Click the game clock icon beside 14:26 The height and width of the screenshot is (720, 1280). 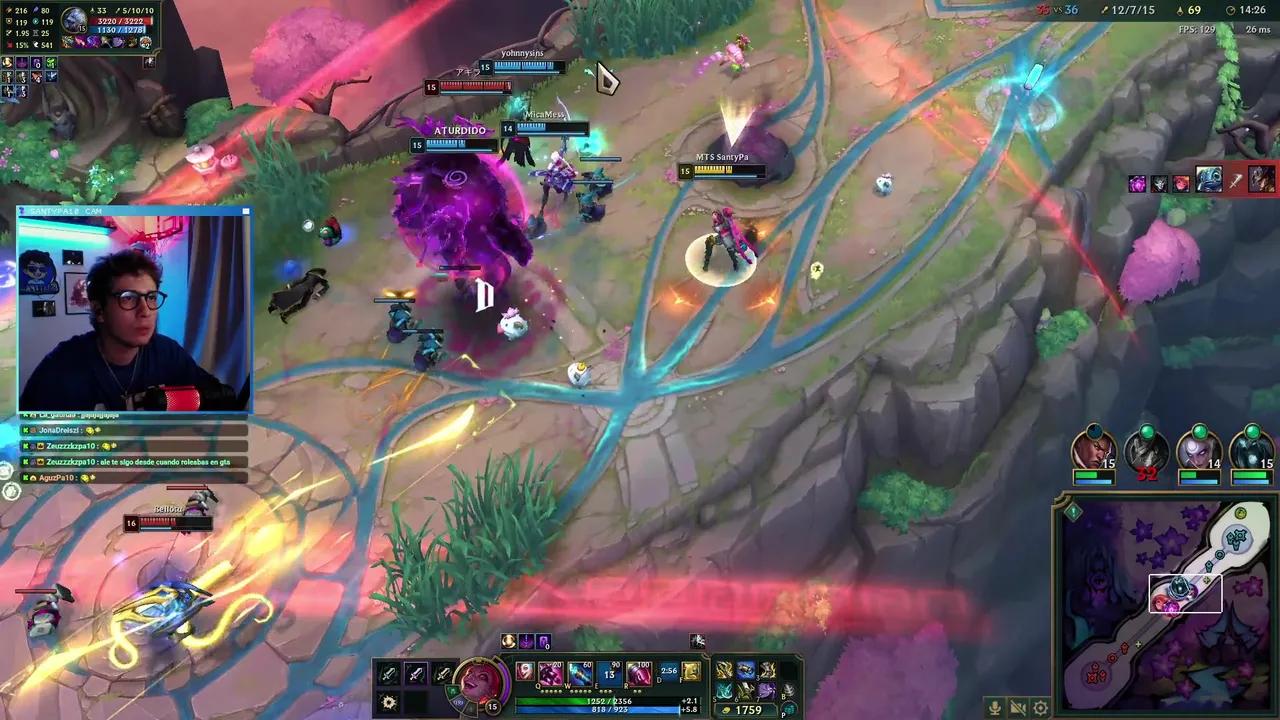1232,11
